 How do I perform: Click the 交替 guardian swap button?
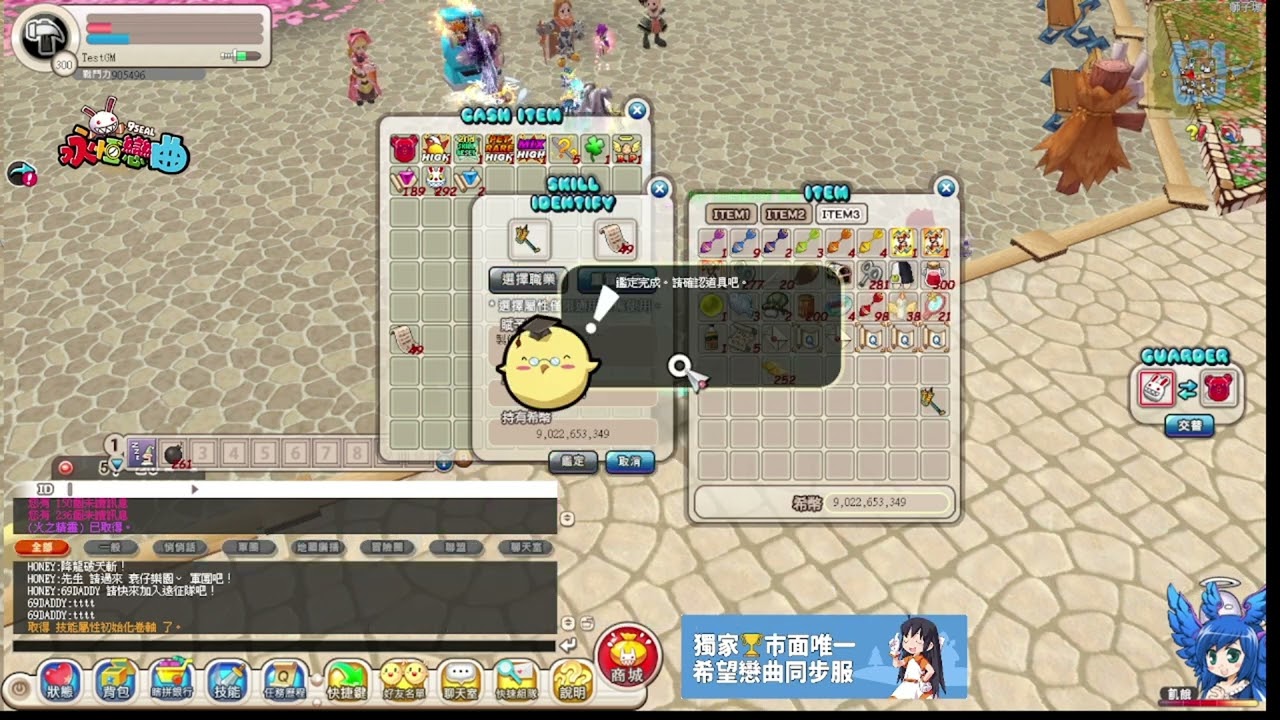[1188, 426]
